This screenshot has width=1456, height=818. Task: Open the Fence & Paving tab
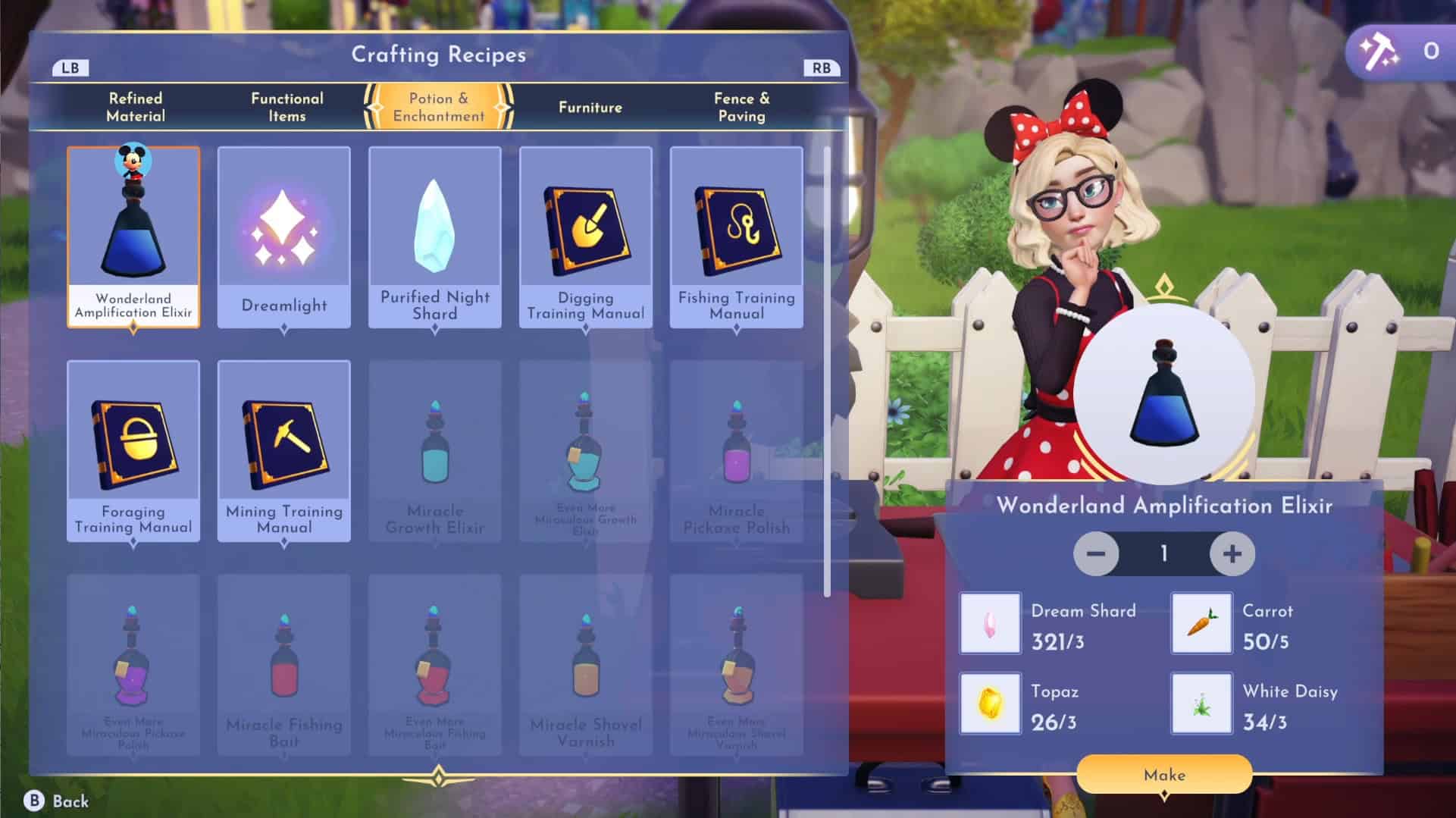741,107
